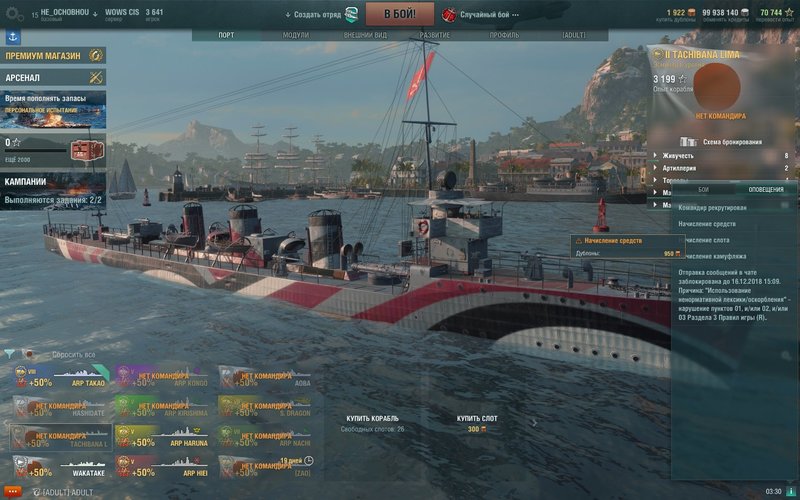800x500 pixels.
Task: Pick the ARP Hiei ship
Action: click(x=162, y=466)
